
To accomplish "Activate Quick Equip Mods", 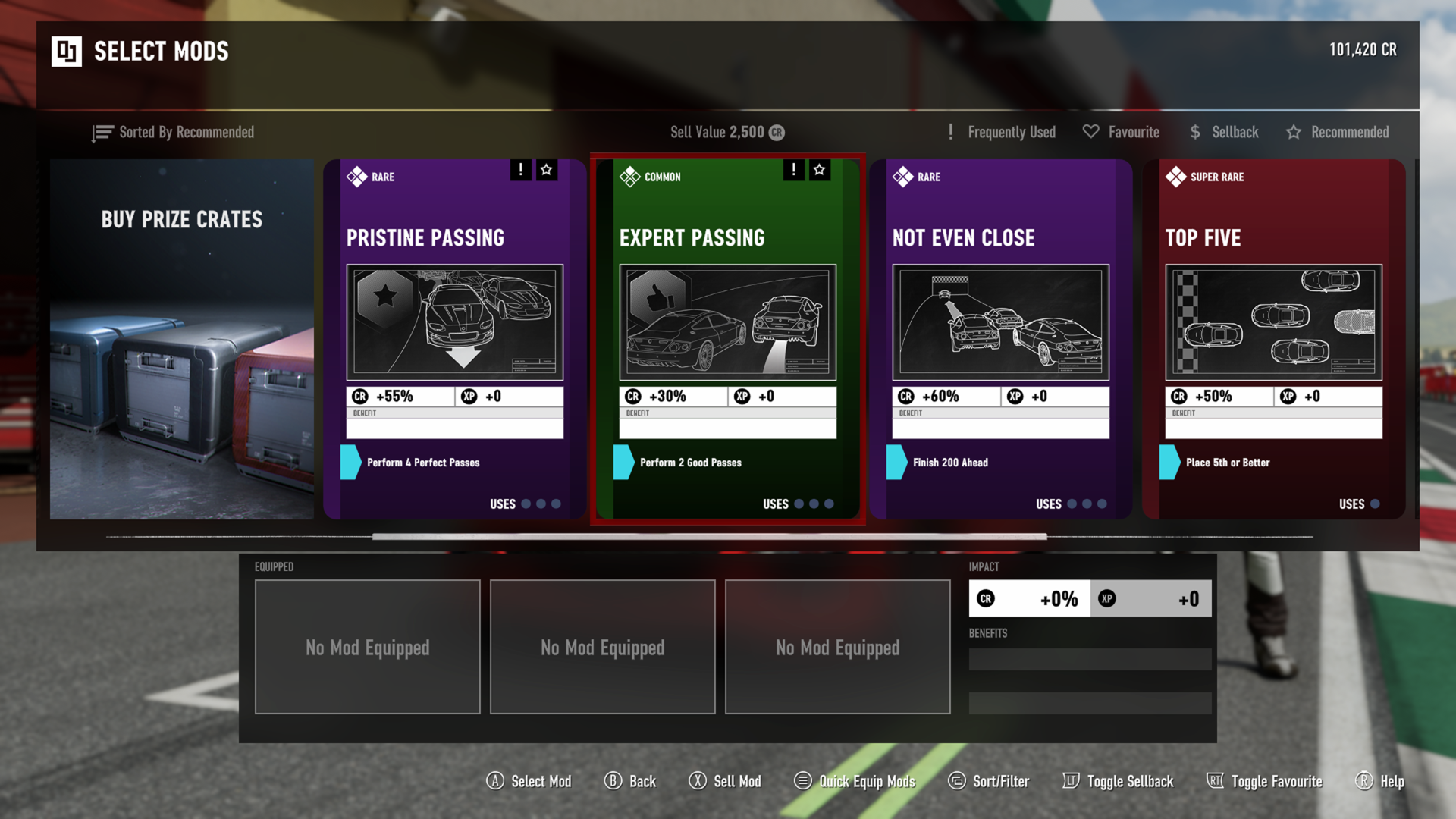I will click(855, 781).
